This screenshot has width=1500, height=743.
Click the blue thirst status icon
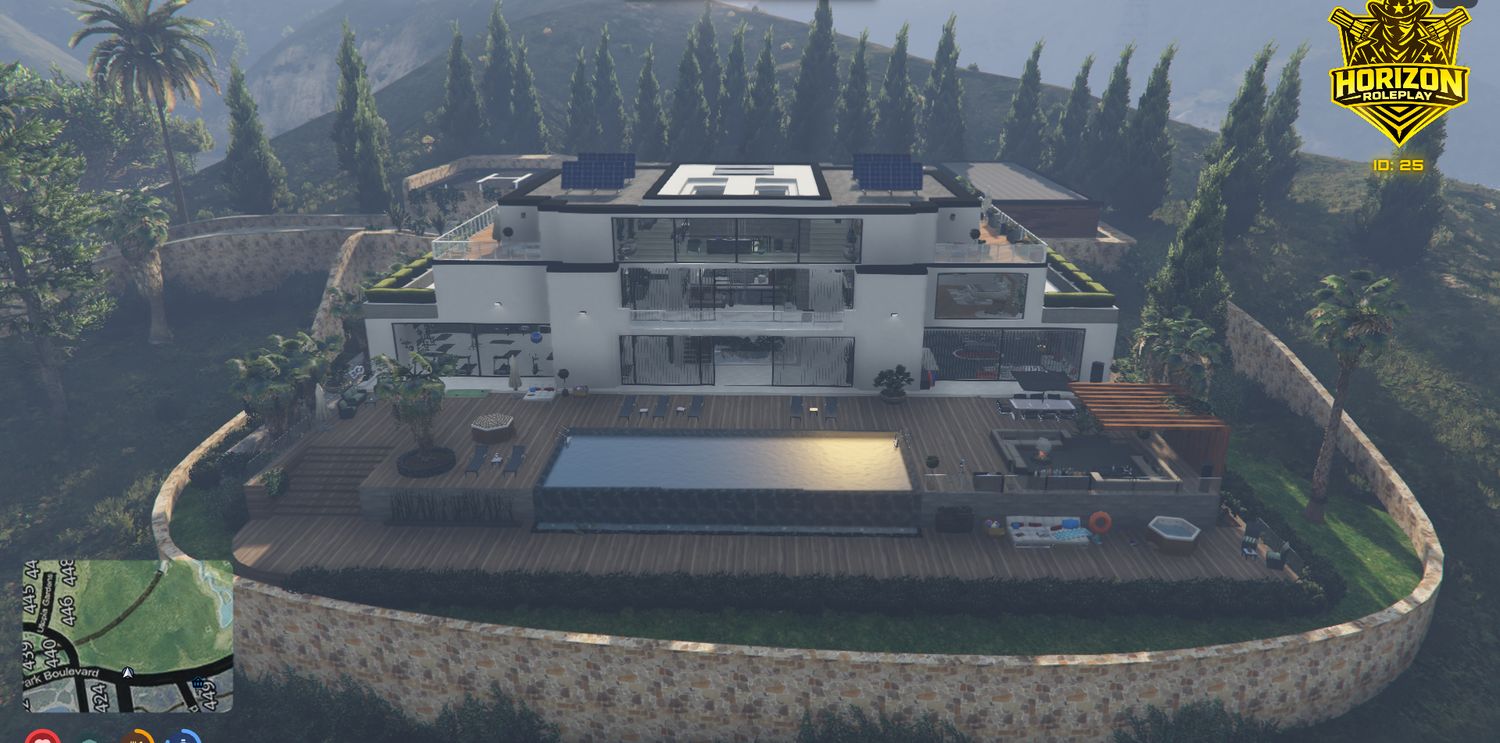[185, 740]
